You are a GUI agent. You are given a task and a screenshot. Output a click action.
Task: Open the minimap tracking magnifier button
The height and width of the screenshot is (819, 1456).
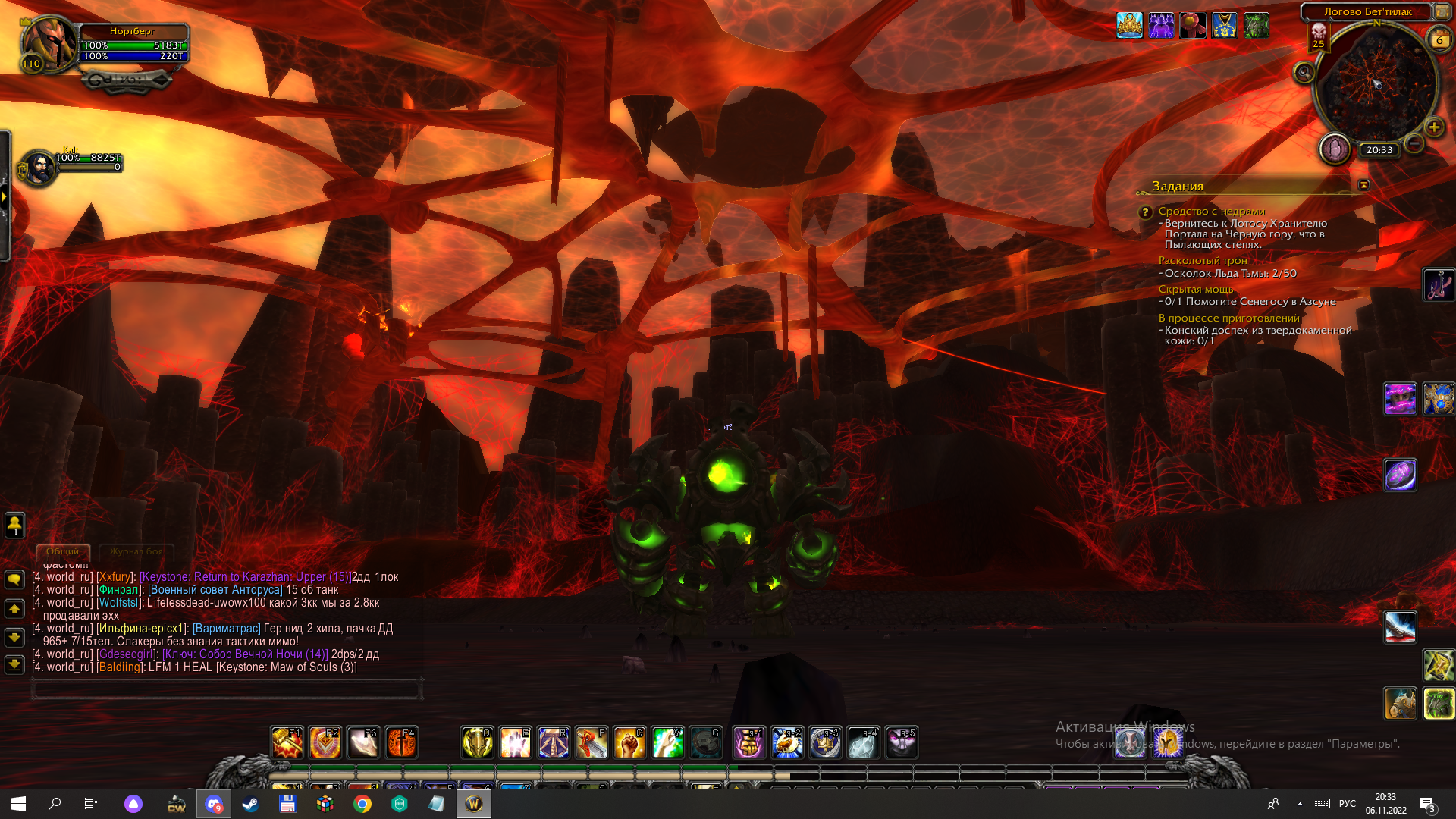(1304, 73)
